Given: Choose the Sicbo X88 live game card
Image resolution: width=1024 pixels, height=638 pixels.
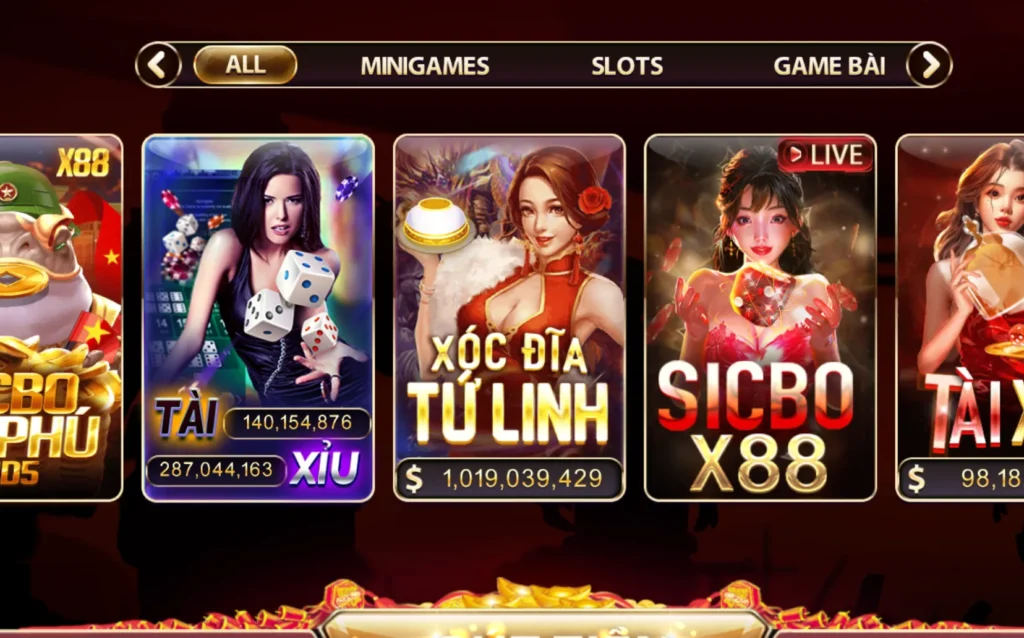Looking at the screenshot, I should point(760,318).
